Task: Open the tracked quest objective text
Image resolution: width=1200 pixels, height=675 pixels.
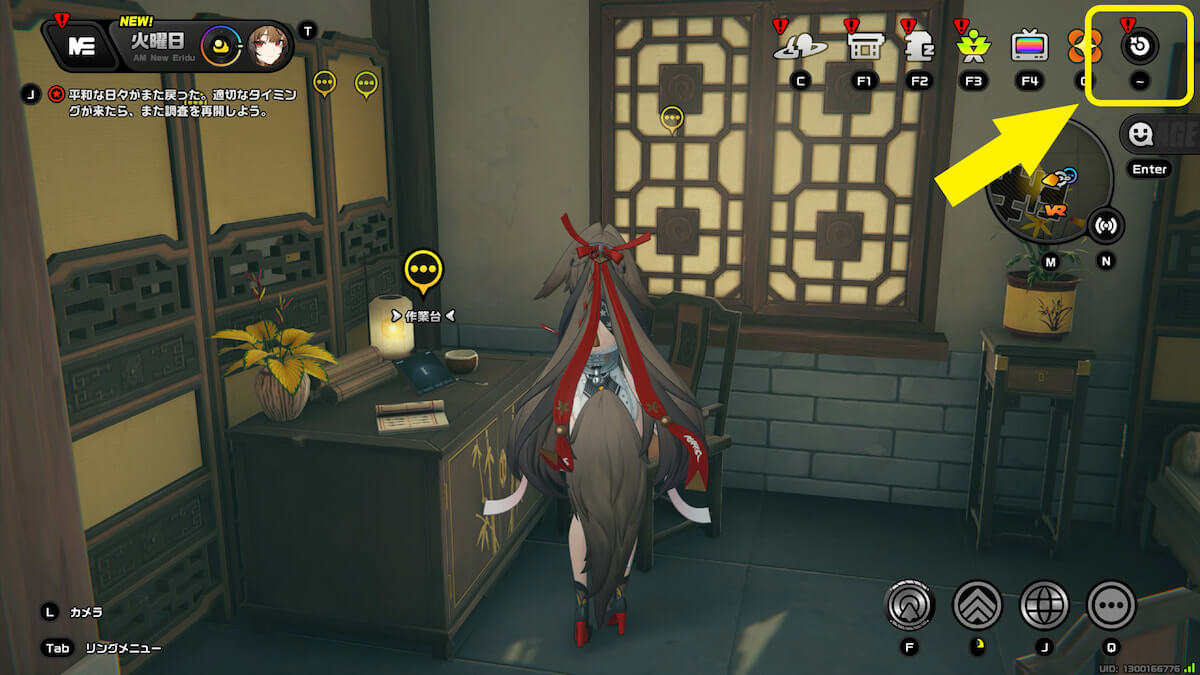Action: [x=163, y=103]
